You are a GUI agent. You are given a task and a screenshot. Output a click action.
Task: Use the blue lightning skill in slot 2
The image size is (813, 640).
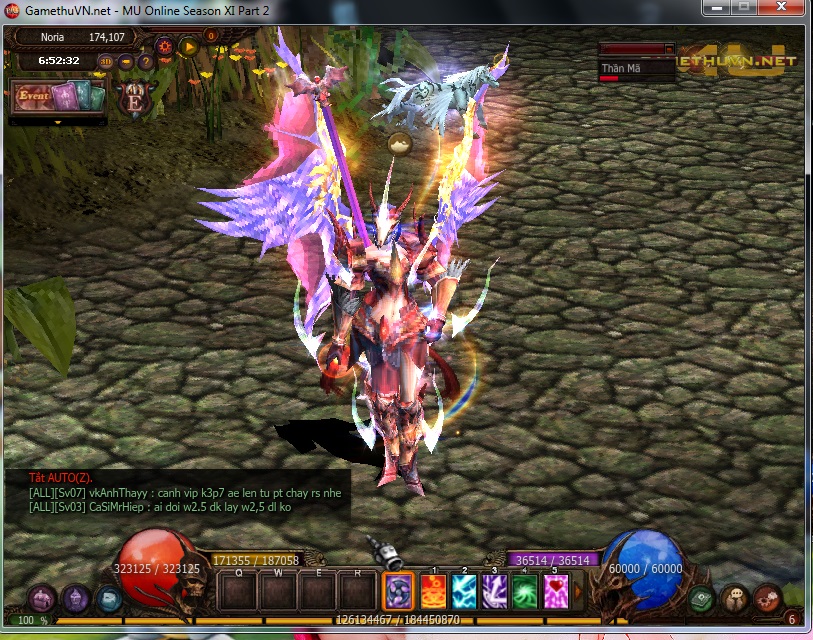click(464, 590)
